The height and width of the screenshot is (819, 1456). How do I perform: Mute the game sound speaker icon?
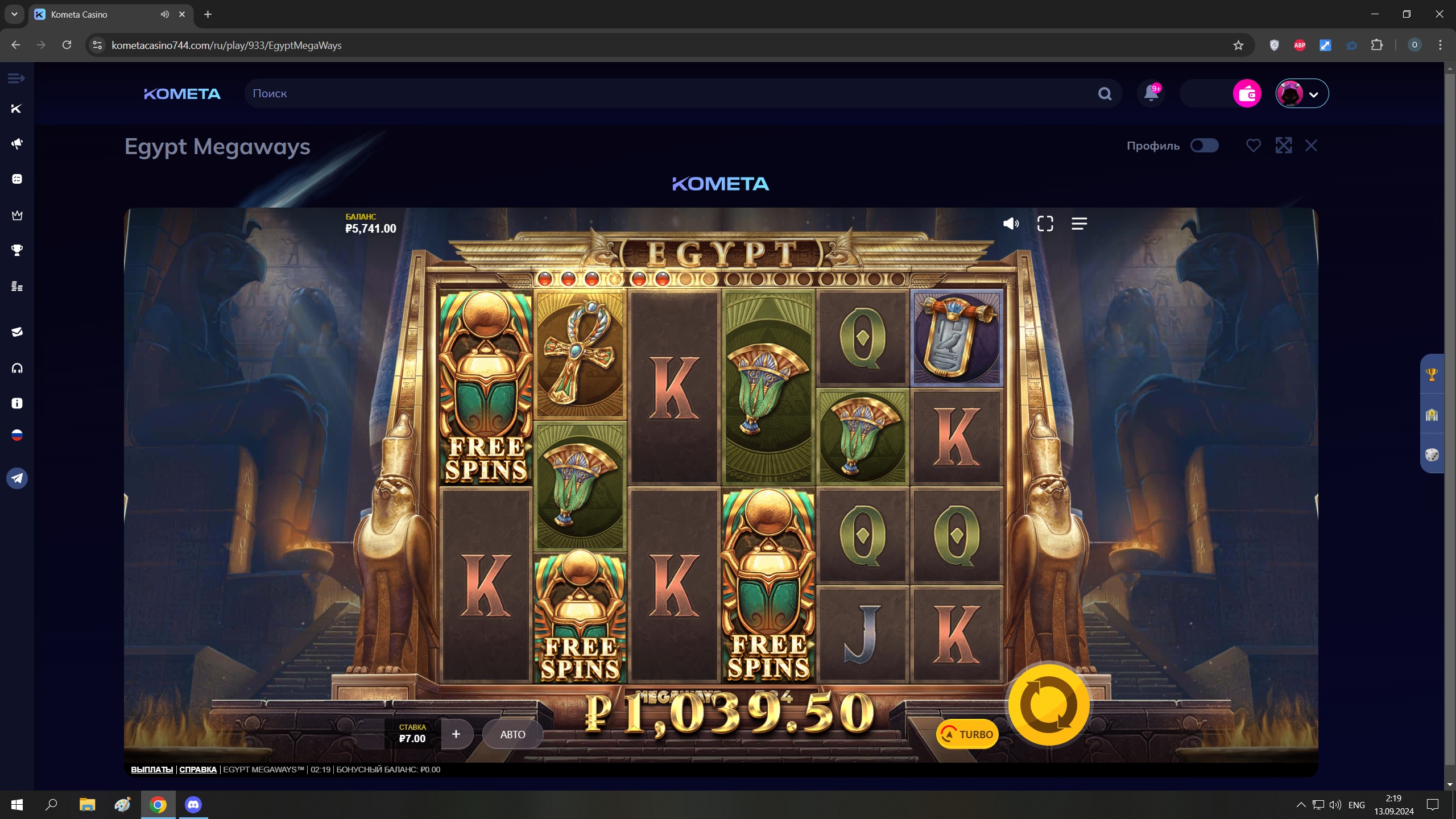(x=1011, y=224)
